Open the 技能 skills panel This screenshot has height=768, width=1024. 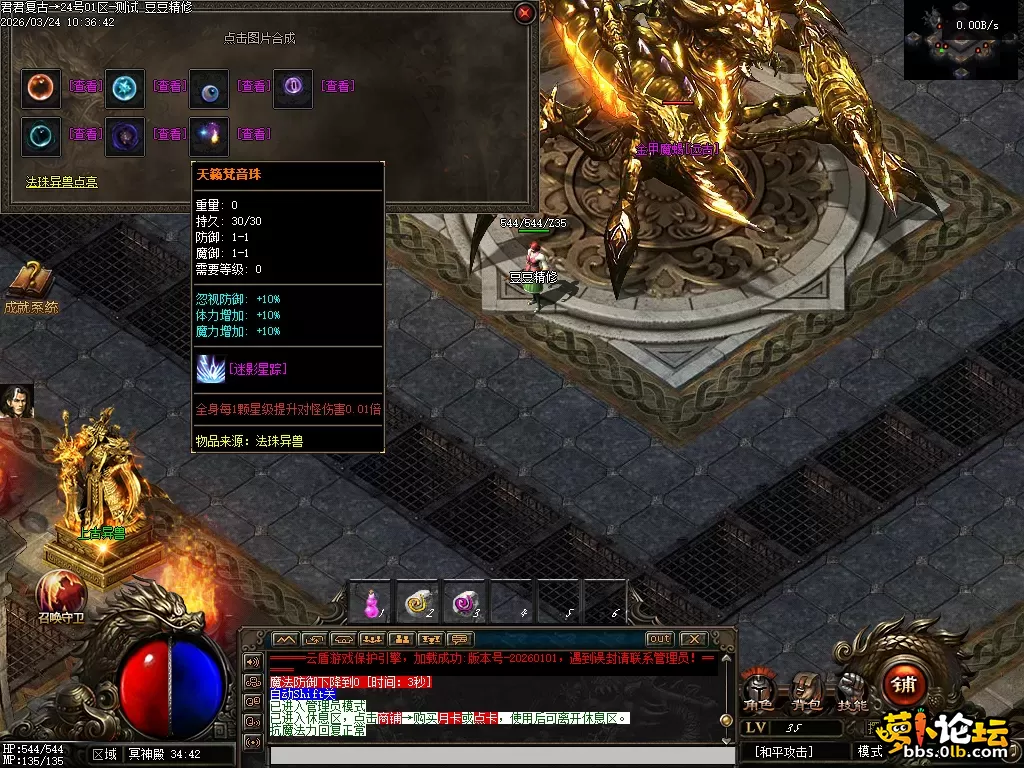(x=851, y=692)
